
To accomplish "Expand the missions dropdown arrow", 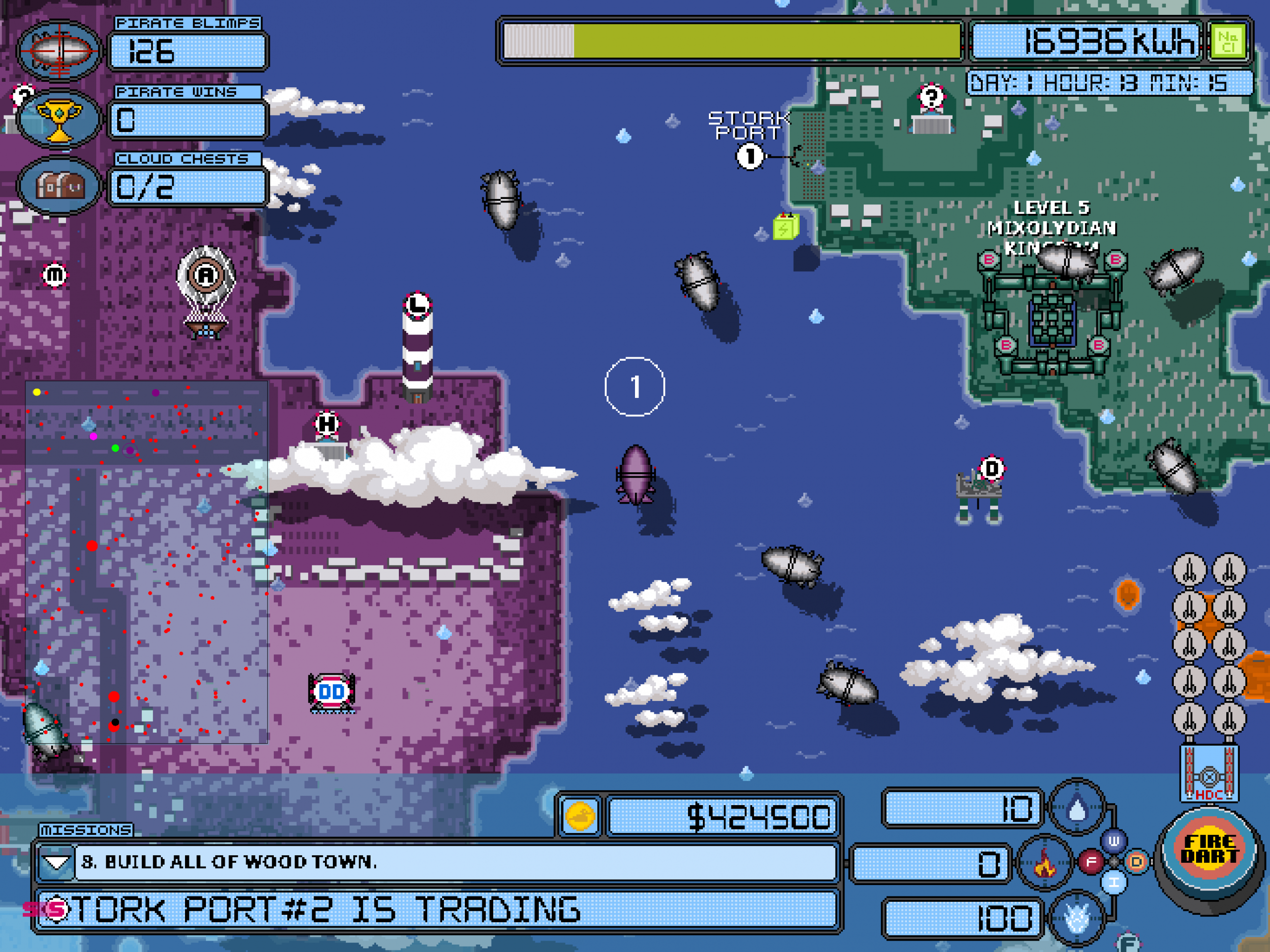I will coord(56,862).
